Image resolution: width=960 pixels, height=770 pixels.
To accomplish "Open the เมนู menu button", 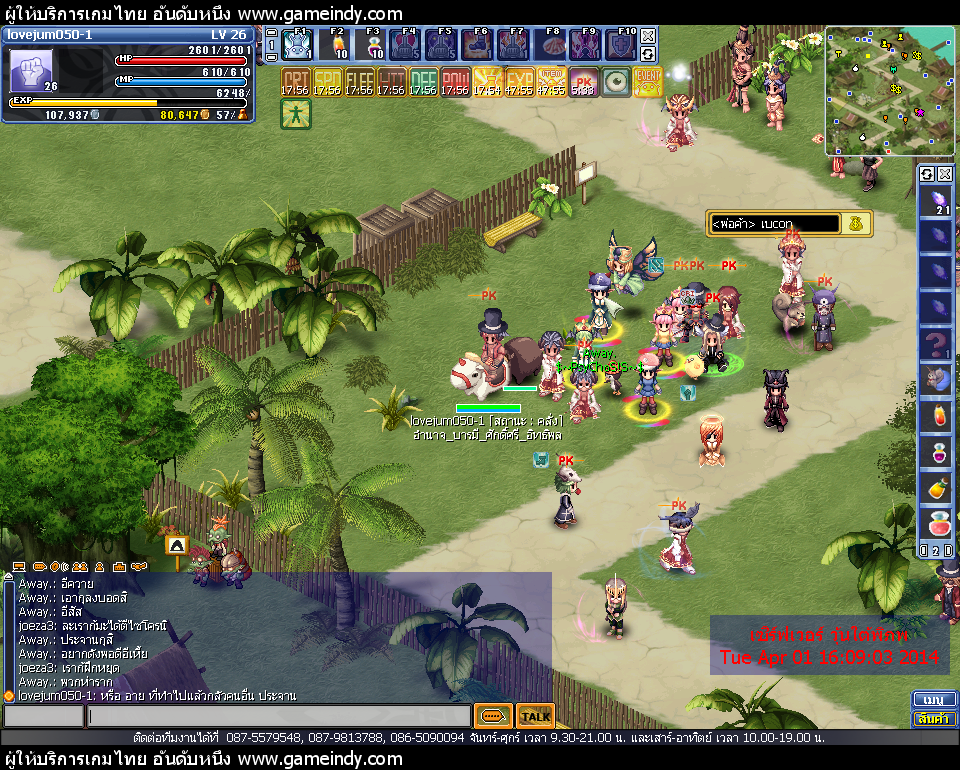I will pos(933,699).
